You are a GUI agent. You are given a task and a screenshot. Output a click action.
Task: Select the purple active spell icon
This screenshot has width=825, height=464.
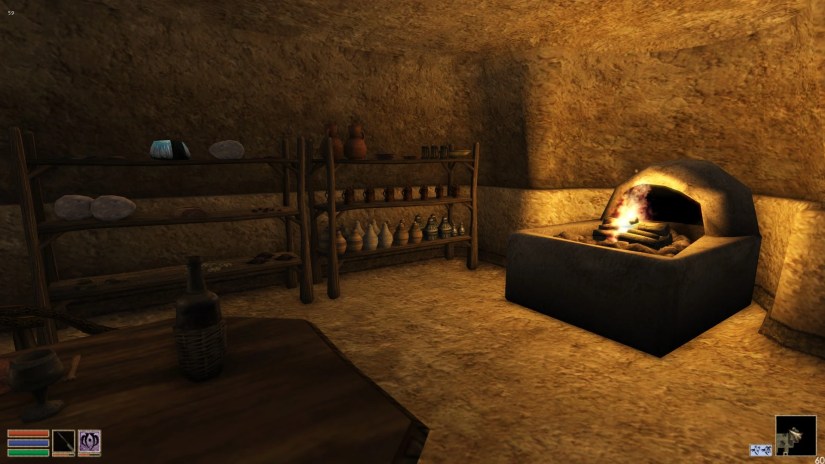[x=90, y=443]
